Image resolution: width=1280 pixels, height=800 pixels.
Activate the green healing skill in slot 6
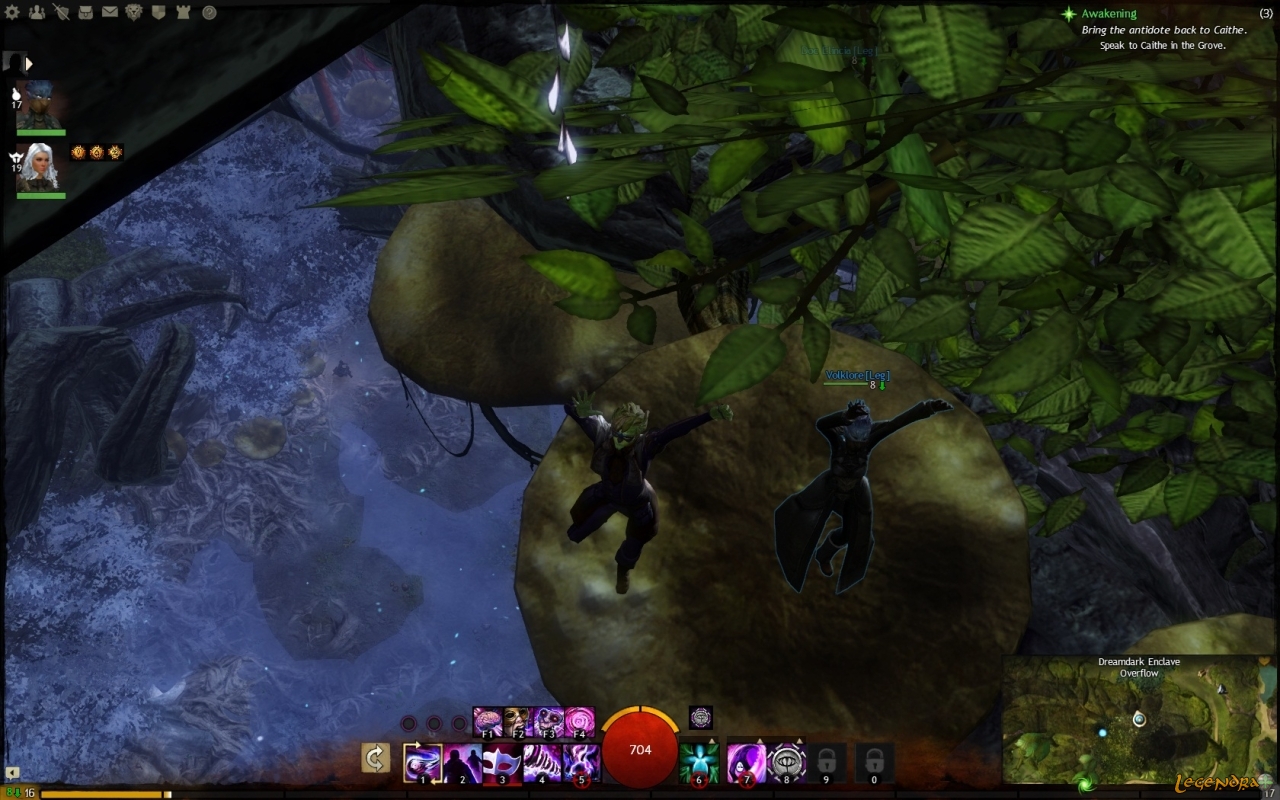pos(699,763)
